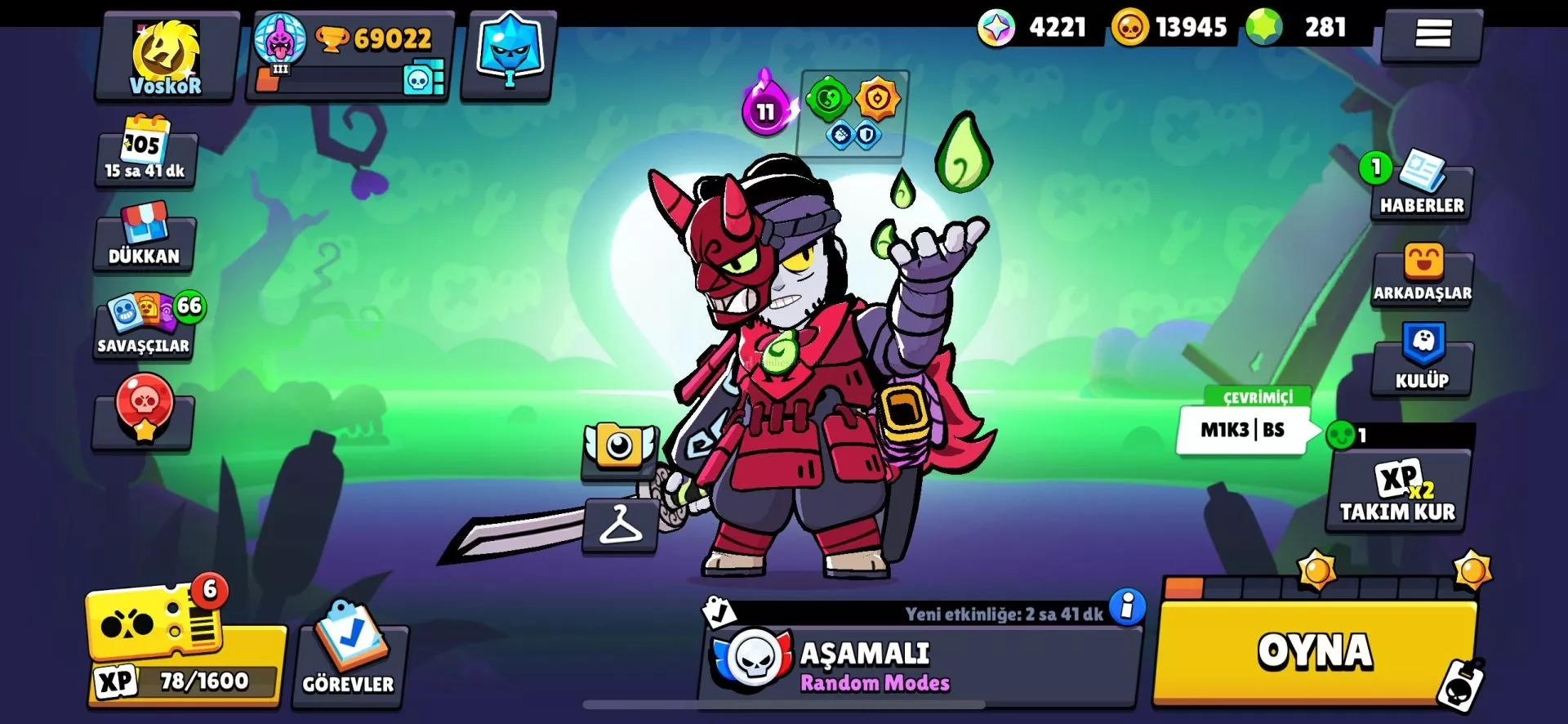Image resolution: width=1568 pixels, height=724 pixels.
Task: Open the blue skull ranked badge
Action: [508, 54]
